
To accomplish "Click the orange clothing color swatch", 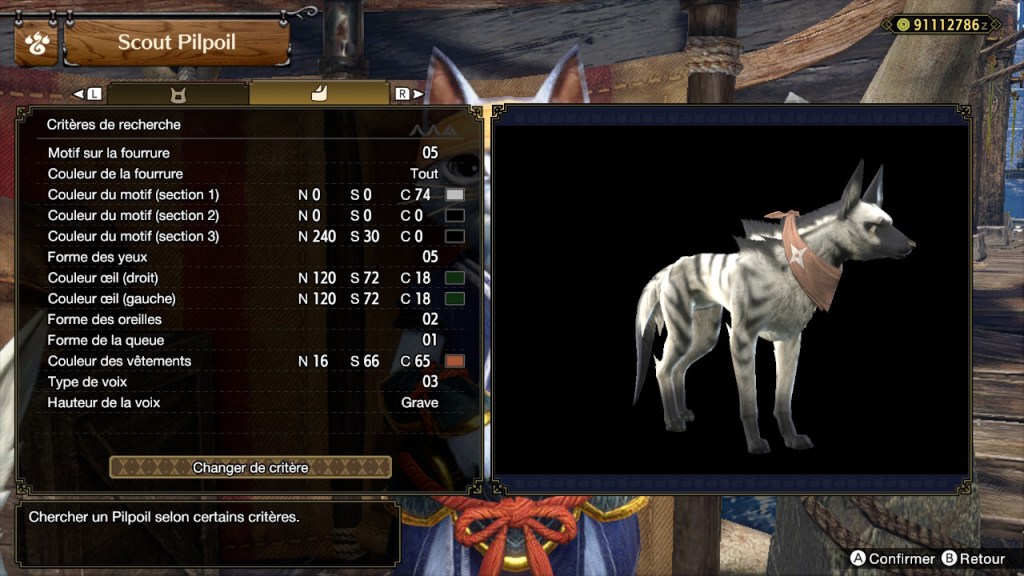I will 455,361.
